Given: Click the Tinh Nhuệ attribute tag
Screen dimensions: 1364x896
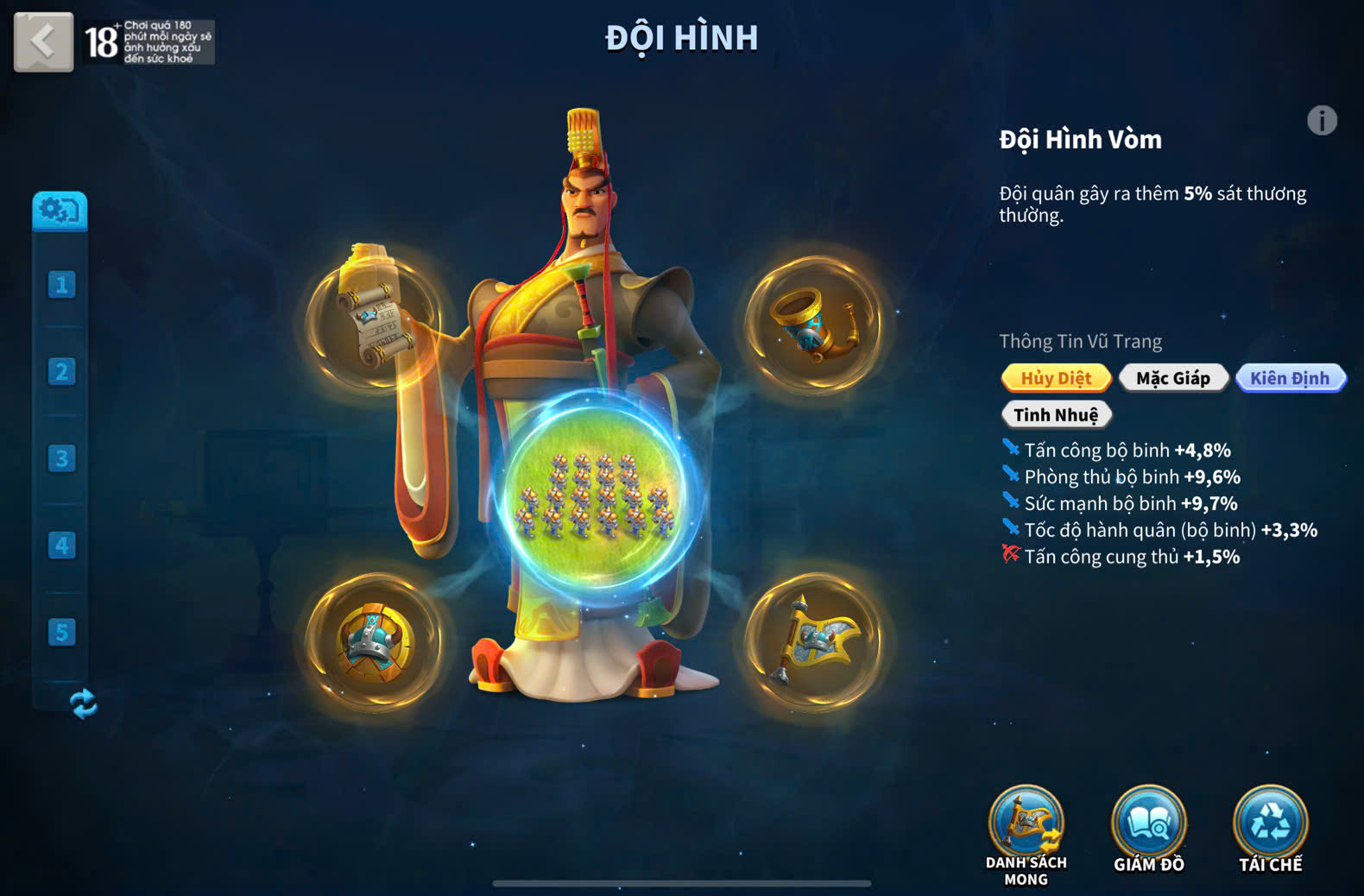Looking at the screenshot, I should click(x=1056, y=415).
